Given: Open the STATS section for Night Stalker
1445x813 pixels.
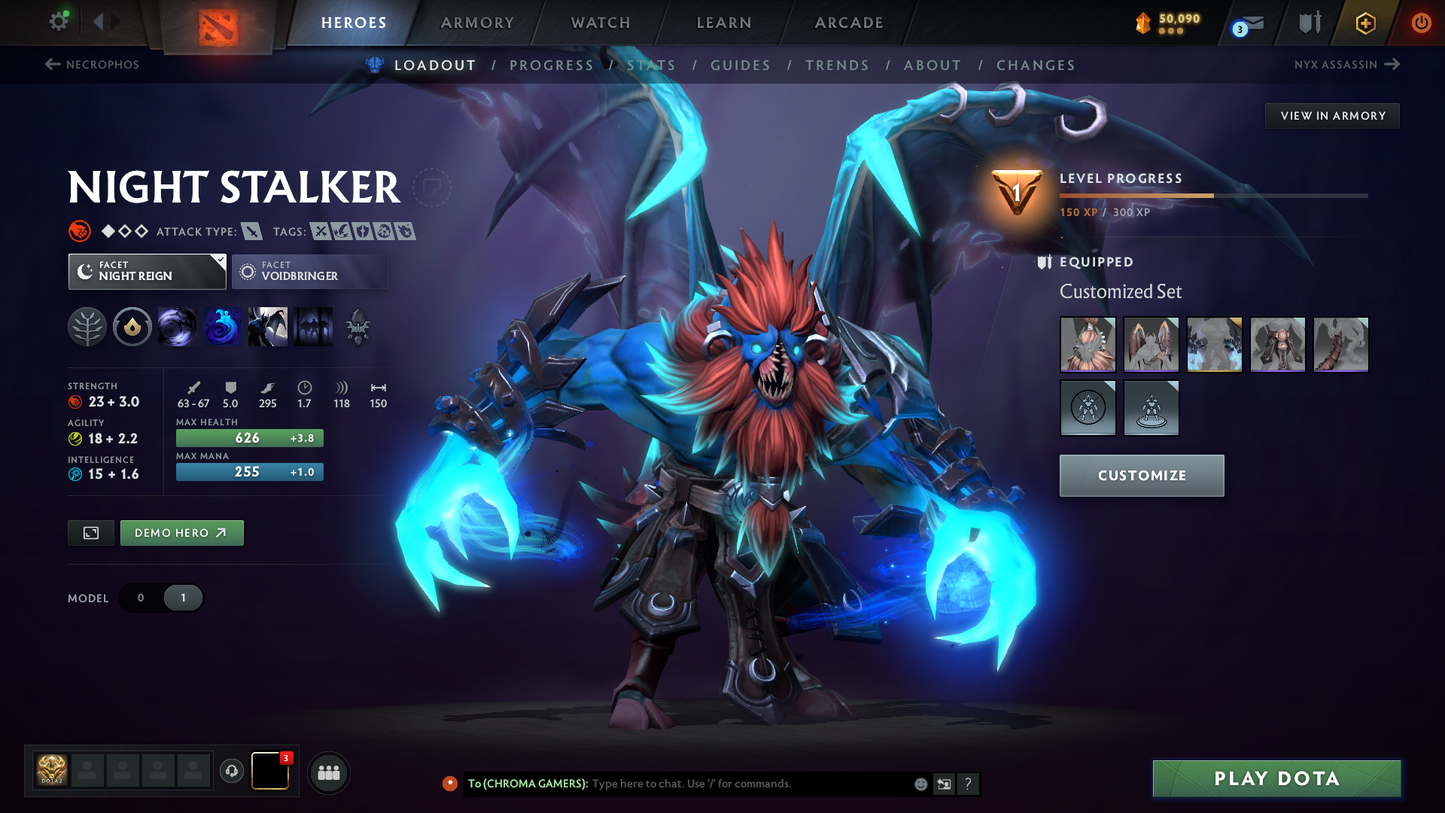Looking at the screenshot, I should 651,64.
